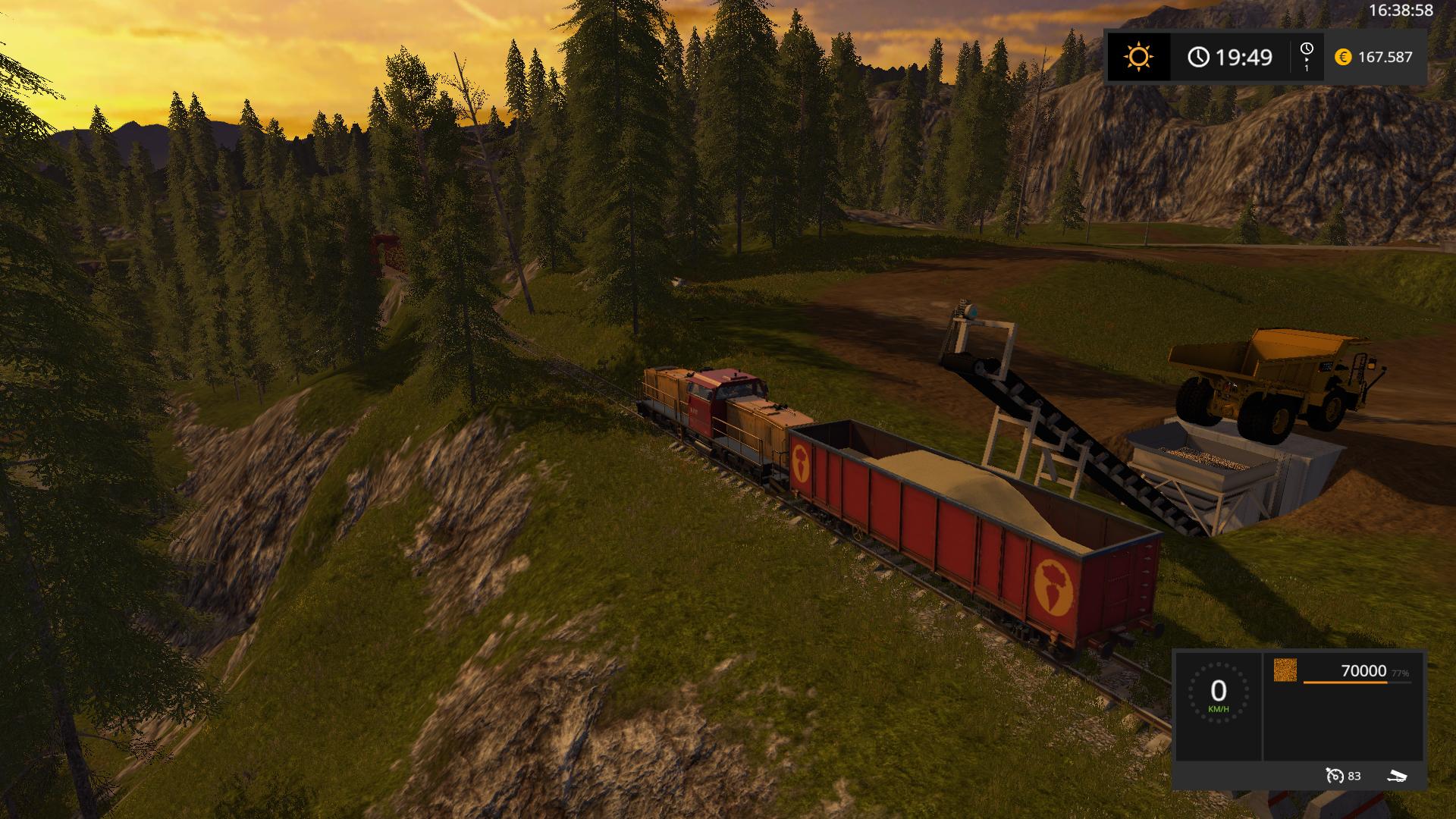Click the orange fill type icon
This screenshot has width=1456, height=819.
pyautogui.click(x=1285, y=670)
